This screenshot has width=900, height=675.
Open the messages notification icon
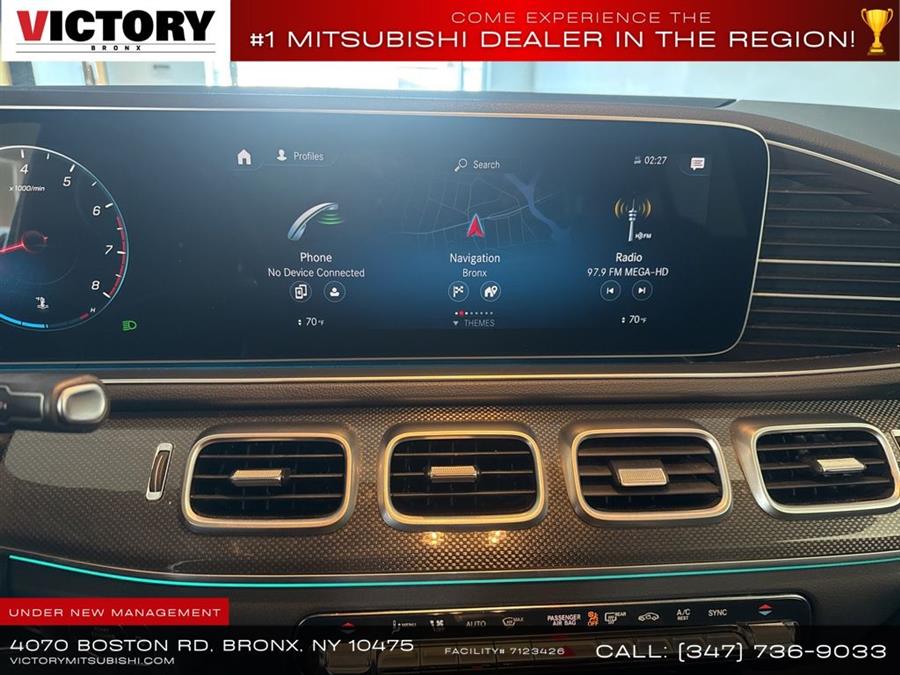coord(697,163)
